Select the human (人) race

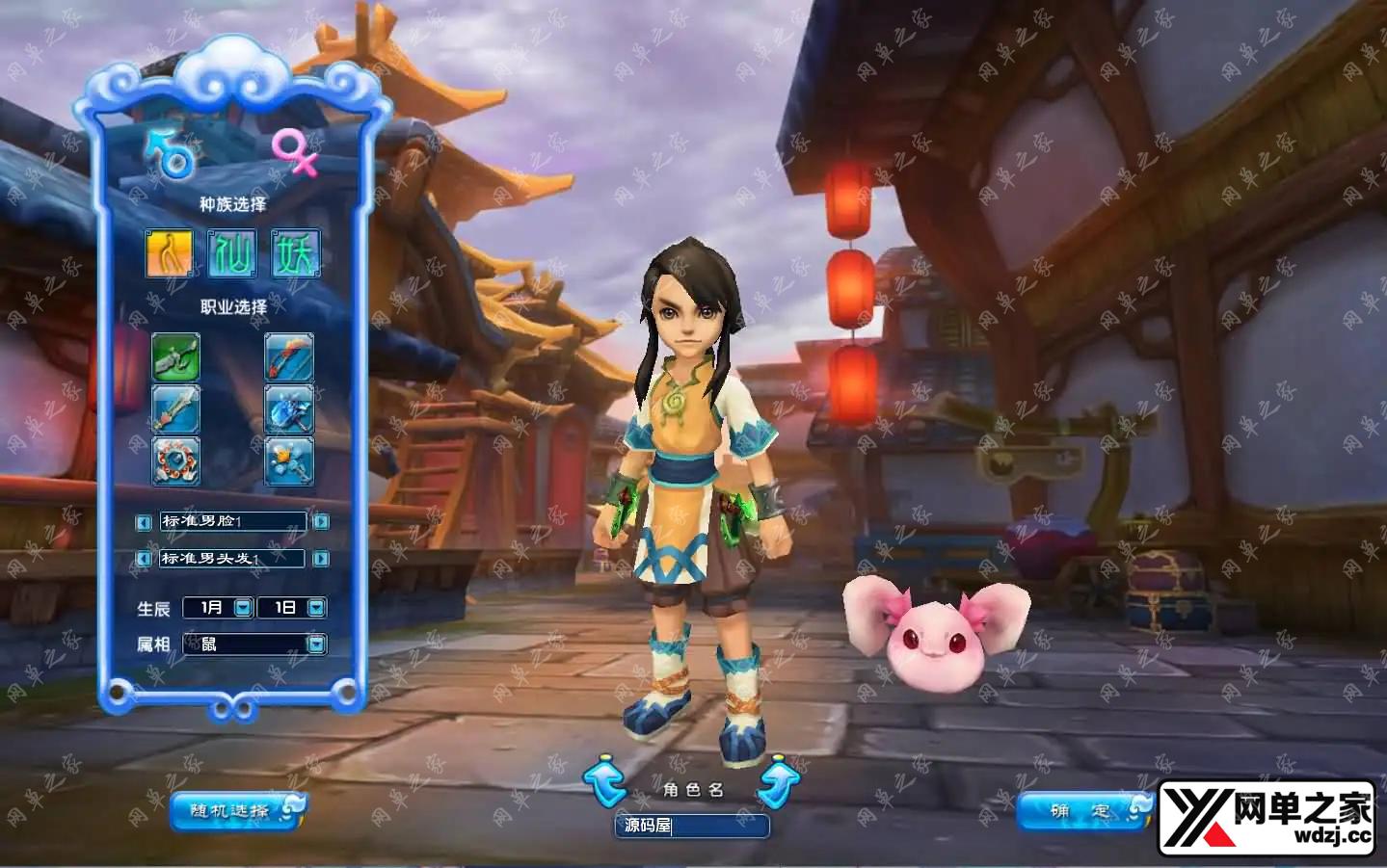click(170, 253)
